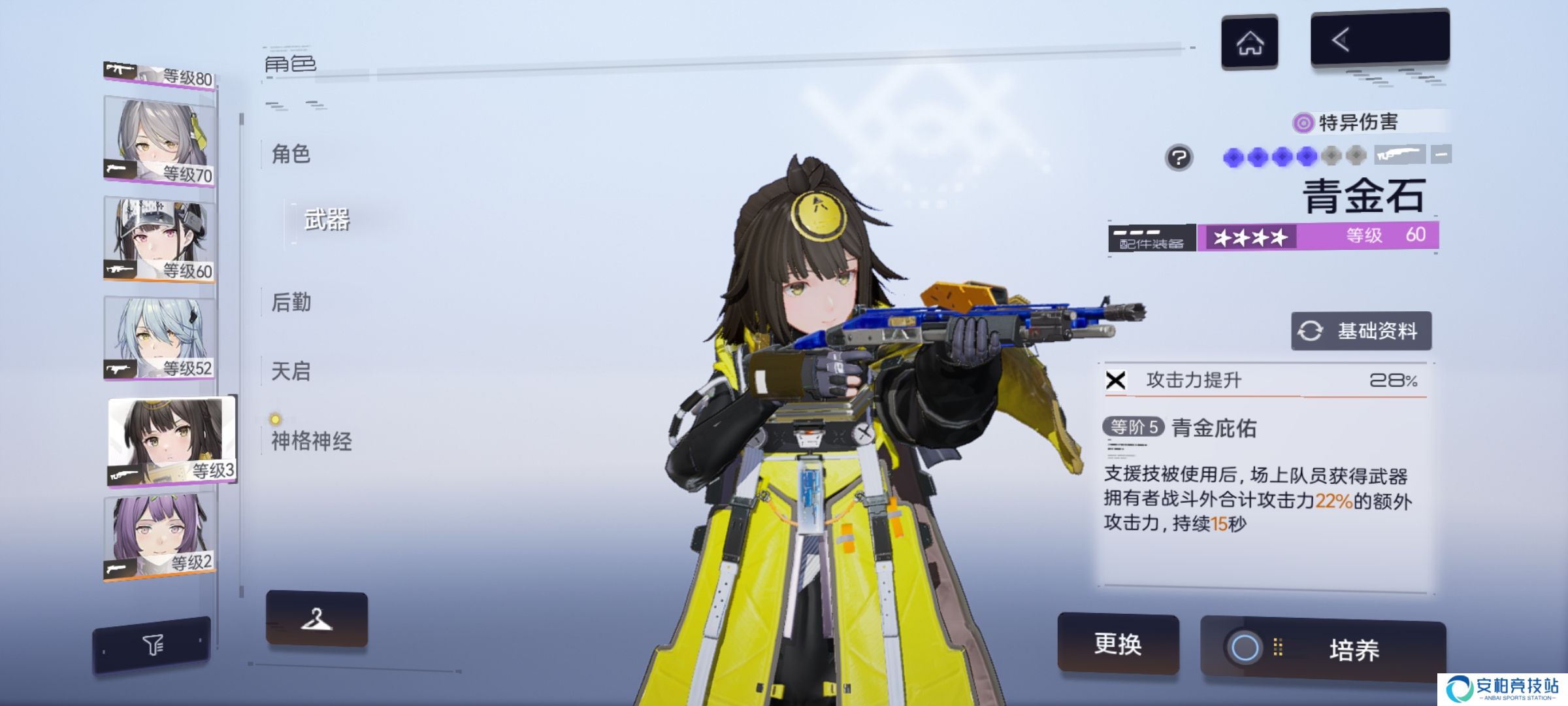Select the 天启 tab
The width and height of the screenshot is (1568, 706).
[291, 372]
